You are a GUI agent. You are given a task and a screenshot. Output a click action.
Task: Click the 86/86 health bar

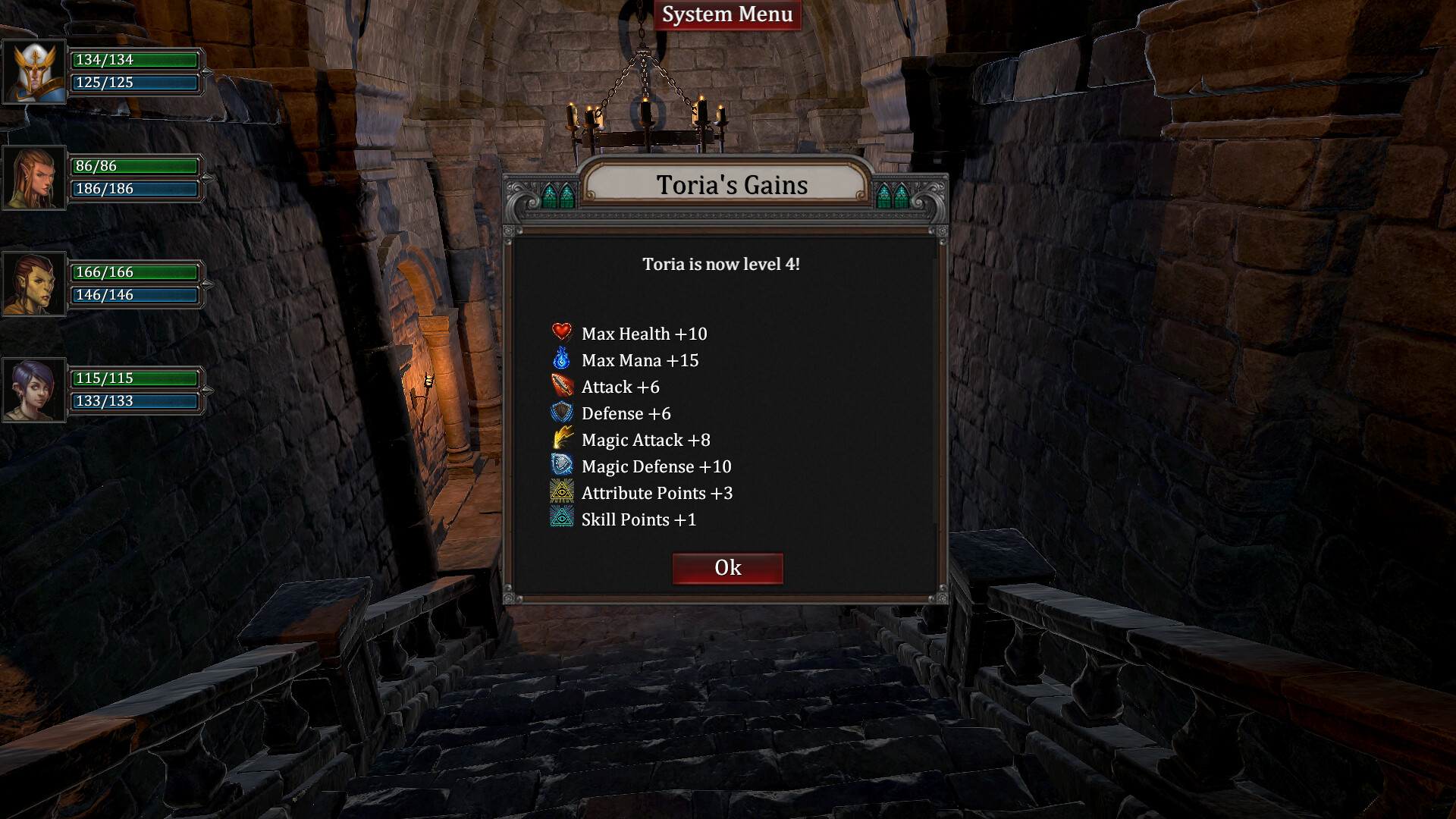135,165
